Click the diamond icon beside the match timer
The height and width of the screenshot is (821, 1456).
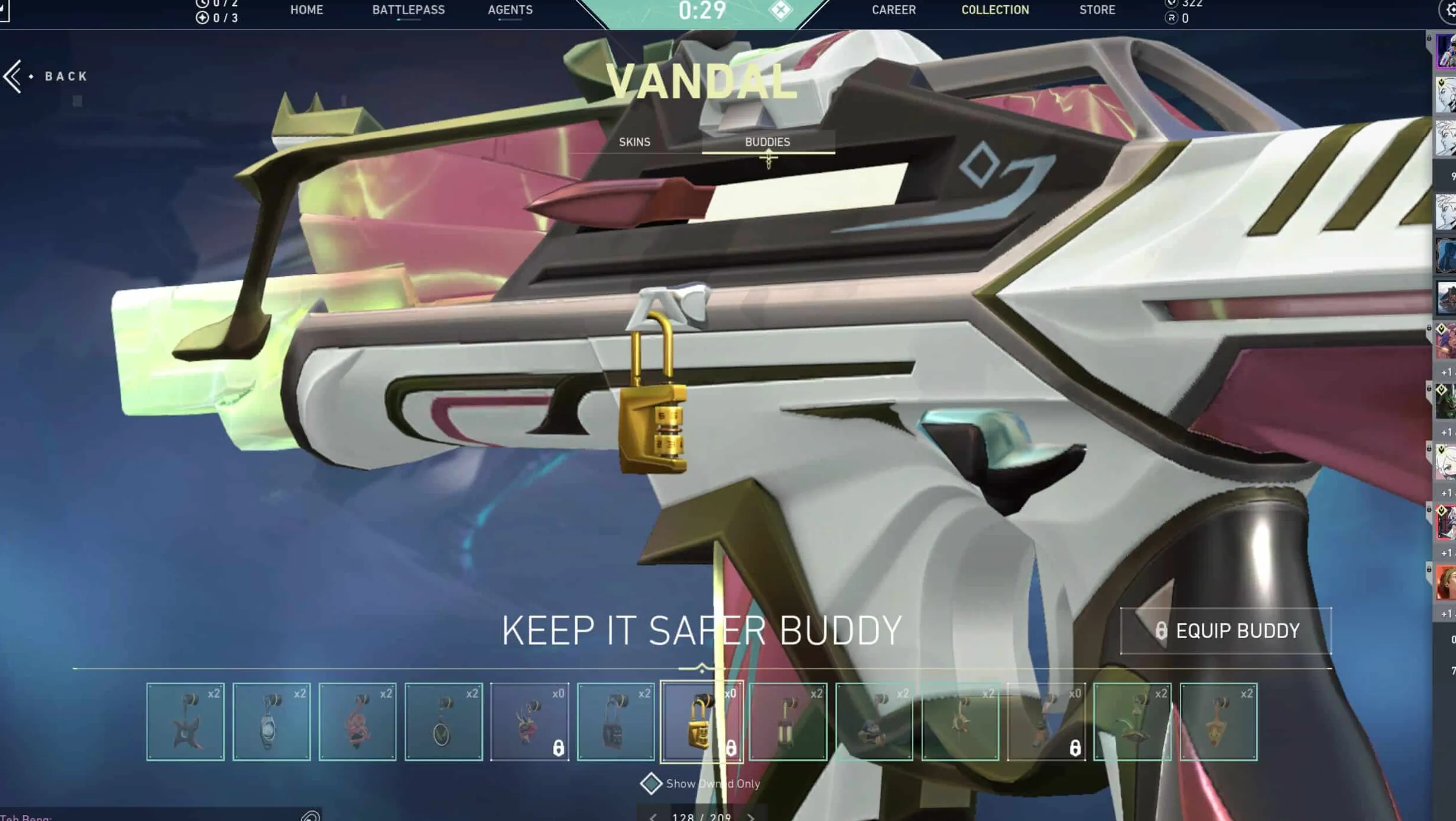click(781, 10)
